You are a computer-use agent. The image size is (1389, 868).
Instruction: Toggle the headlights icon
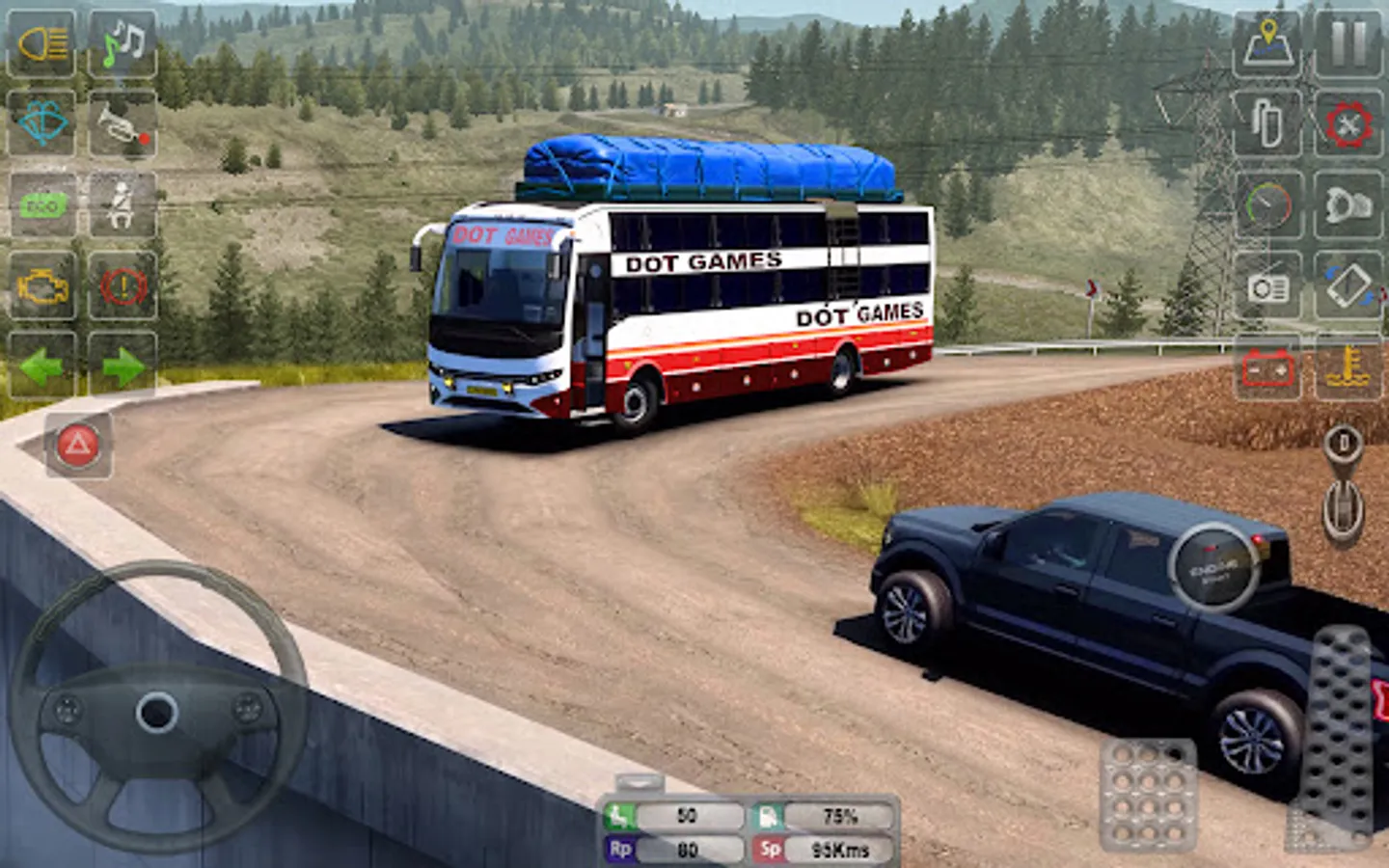pos(41,43)
